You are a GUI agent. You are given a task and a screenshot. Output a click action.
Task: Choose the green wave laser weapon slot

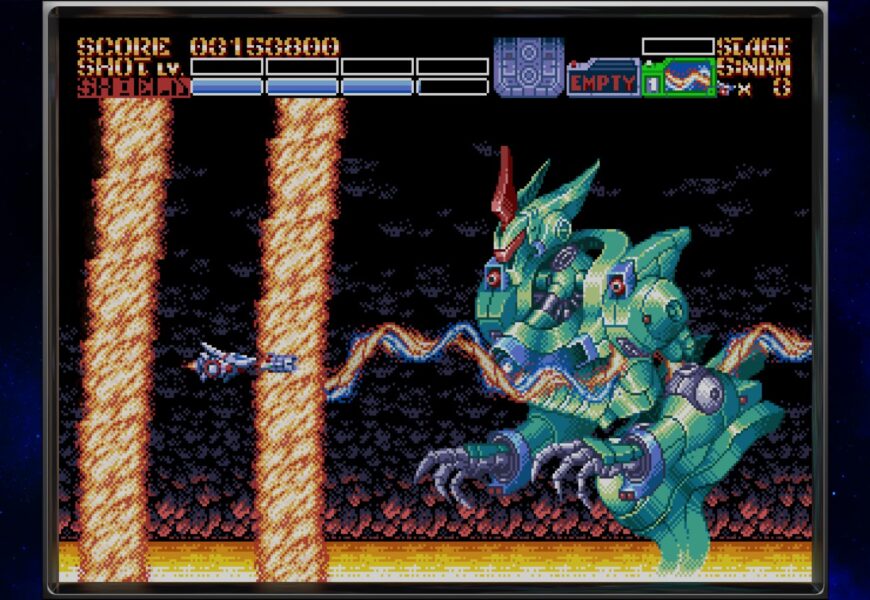pyautogui.click(x=679, y=78)
